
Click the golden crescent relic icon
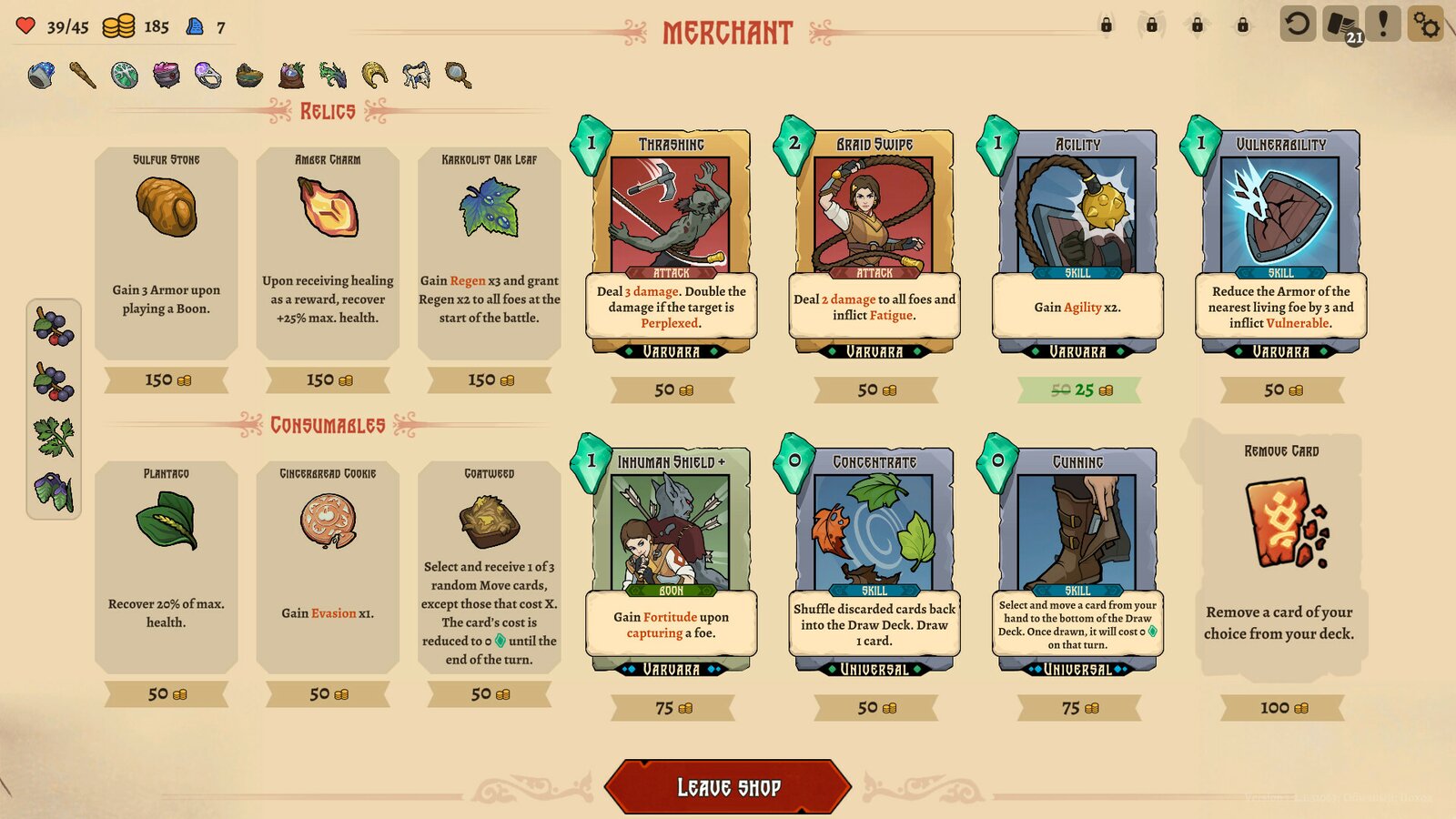click(373, 75)
